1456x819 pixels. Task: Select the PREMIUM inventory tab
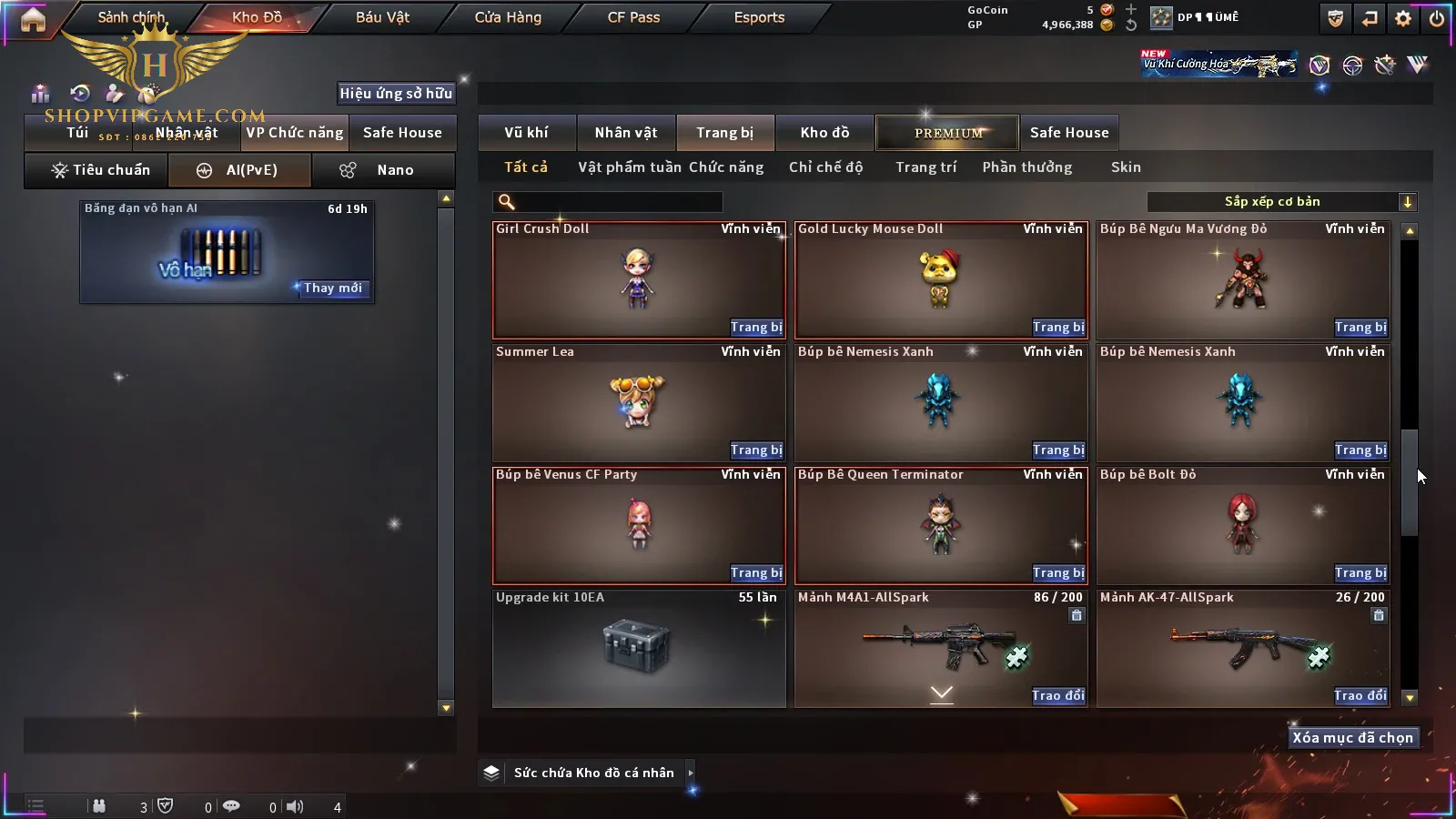pos(947,133)
